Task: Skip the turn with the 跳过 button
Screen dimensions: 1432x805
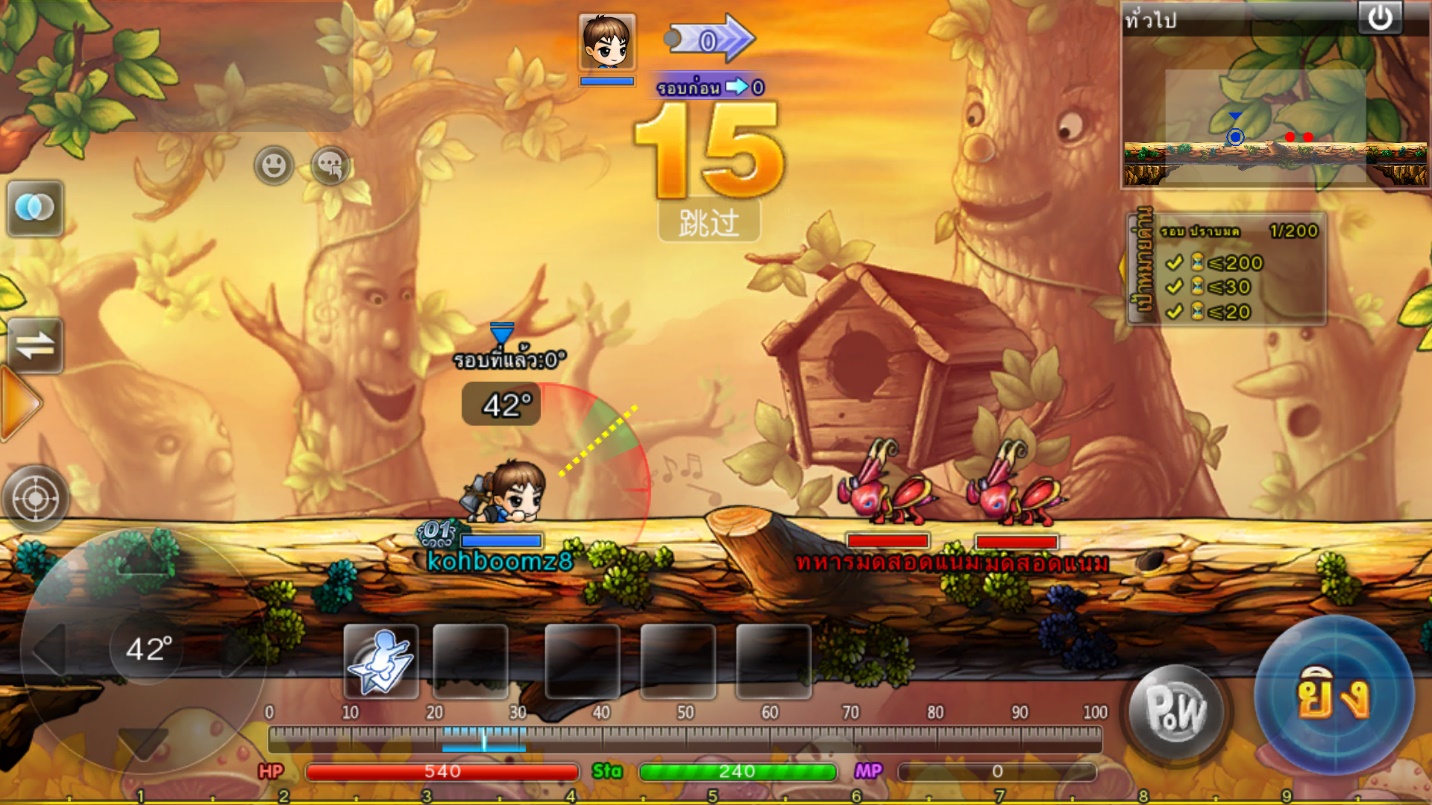Action: pos(709,222)
